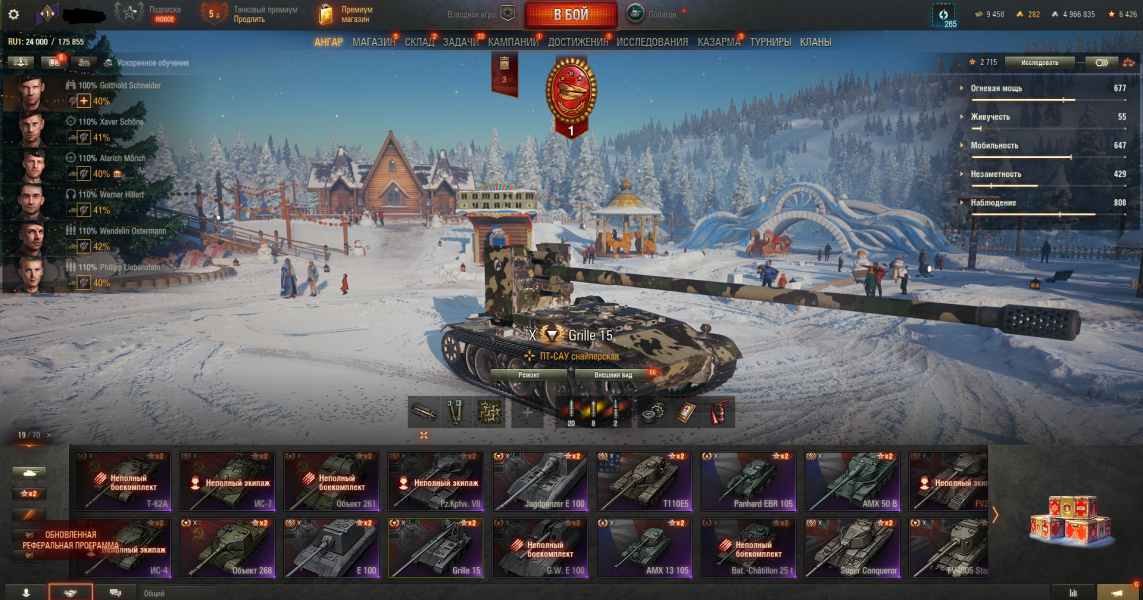Show the КЛАНЫ tab
This screenshot has width=1143, height=600.
click(x=816, y=43)
